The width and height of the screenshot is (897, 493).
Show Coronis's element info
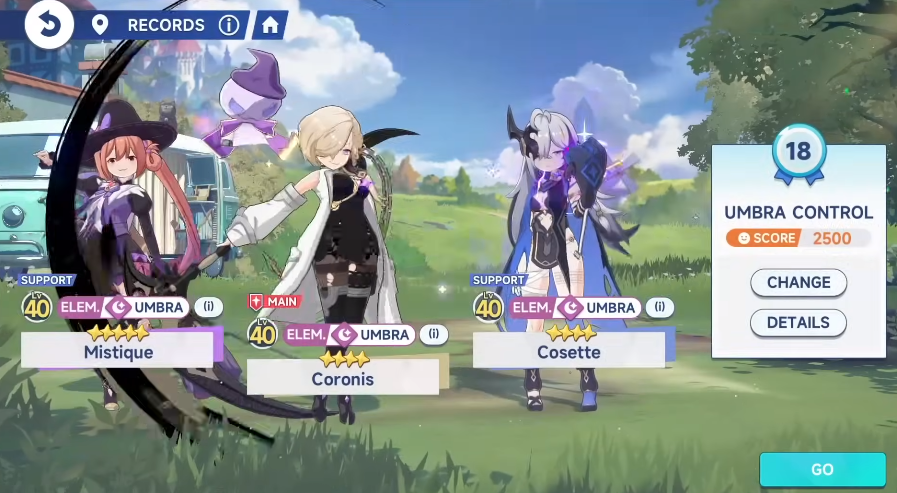coord(434,334)
